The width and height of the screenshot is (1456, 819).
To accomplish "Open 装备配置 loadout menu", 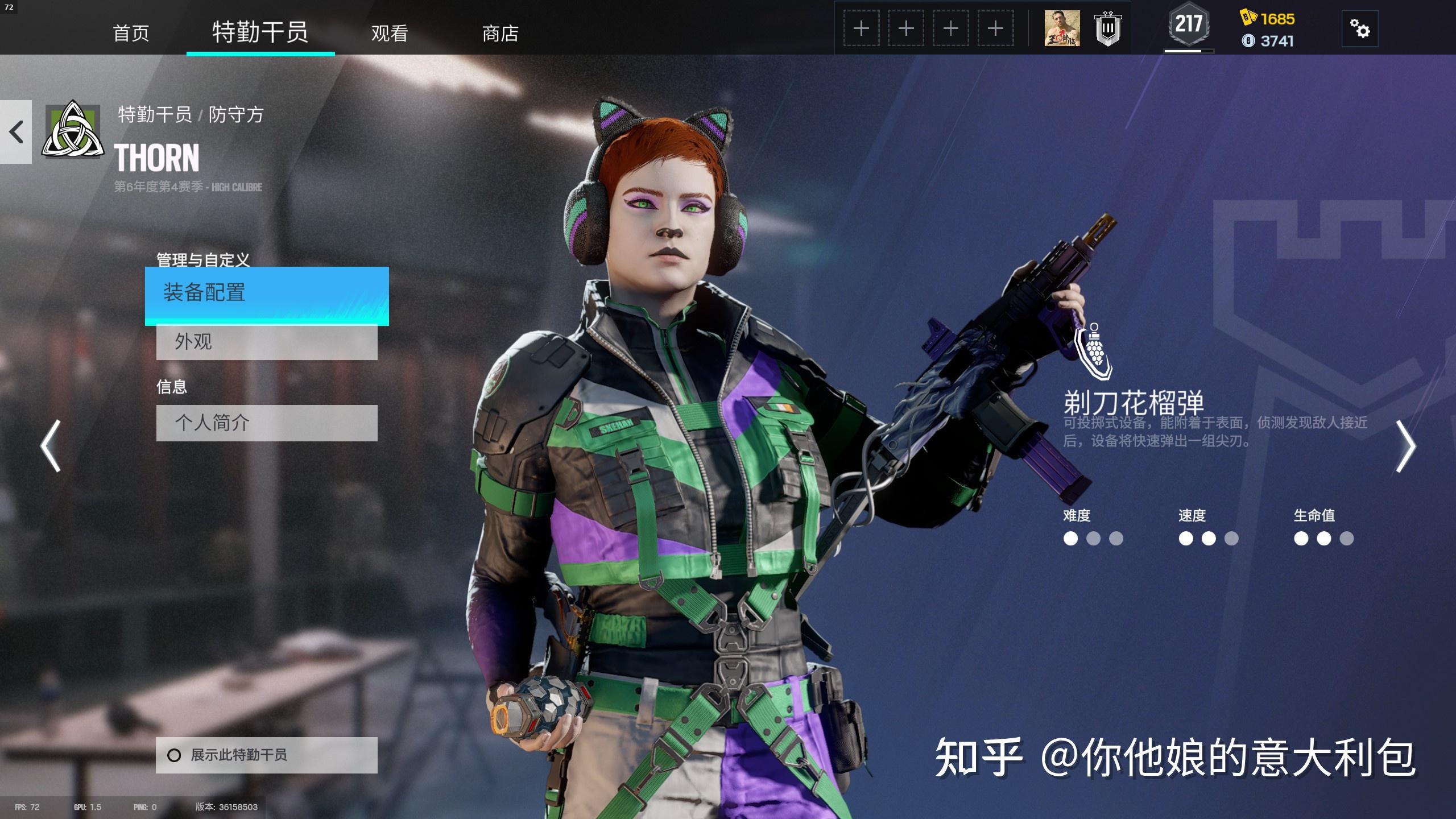I will click(x=267, y=295).
